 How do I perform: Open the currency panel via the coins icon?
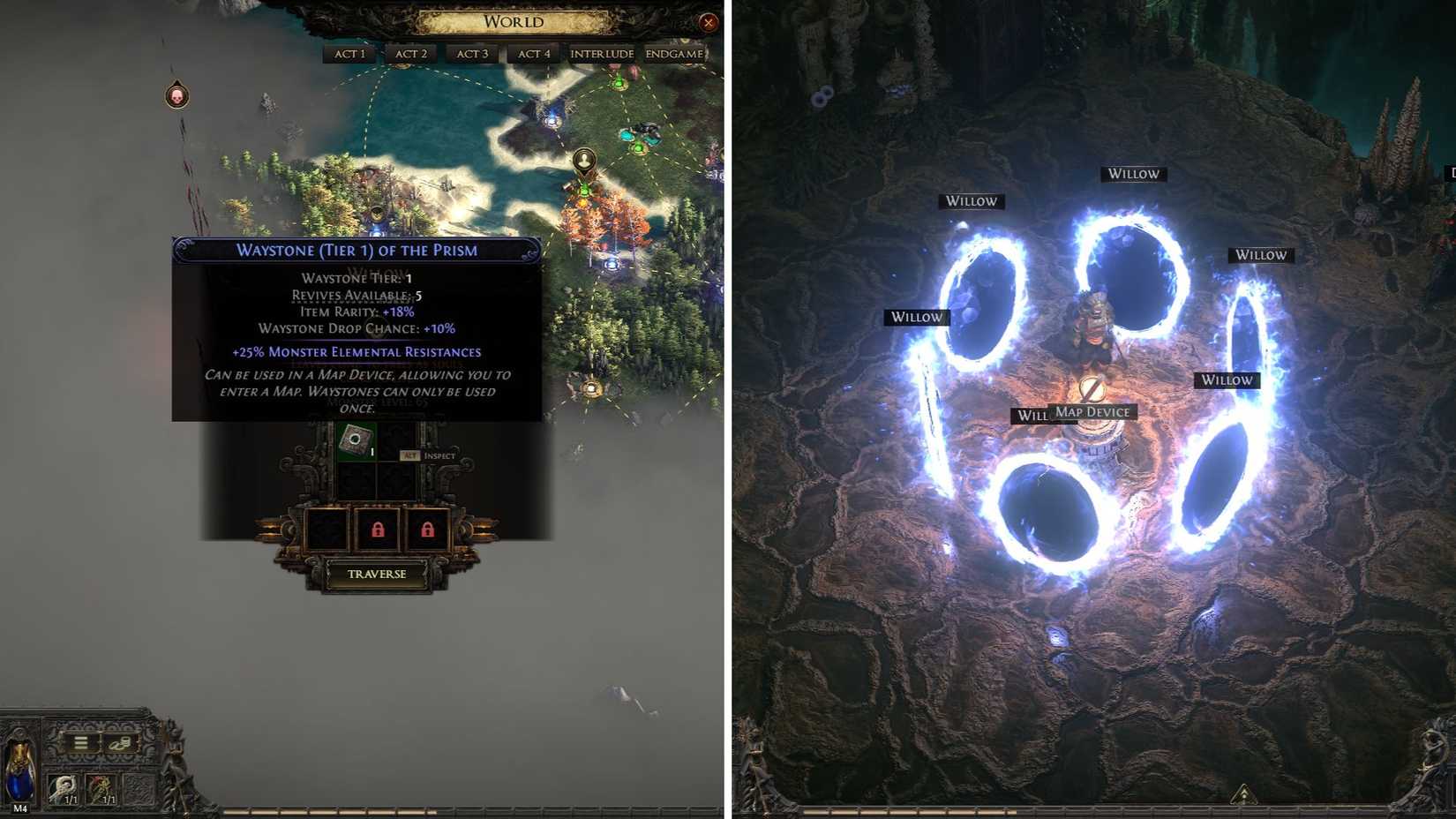point(119,745)
